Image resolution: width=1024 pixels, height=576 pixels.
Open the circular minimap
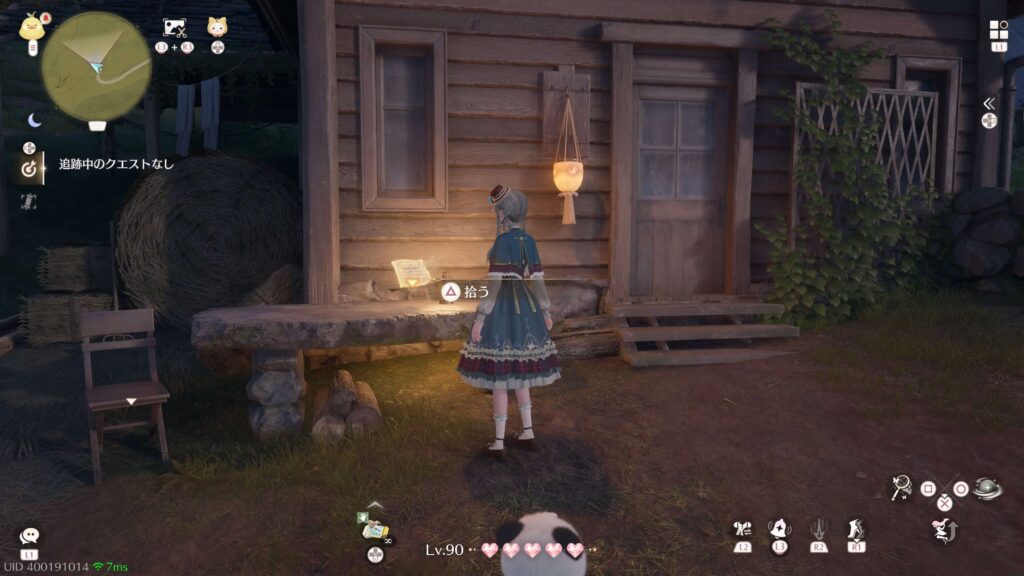click(x=96, y=66)
